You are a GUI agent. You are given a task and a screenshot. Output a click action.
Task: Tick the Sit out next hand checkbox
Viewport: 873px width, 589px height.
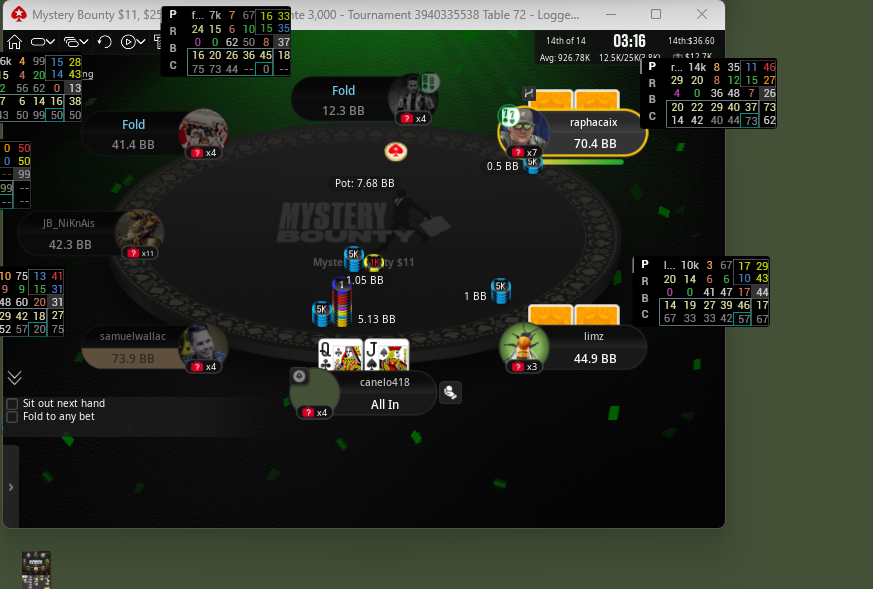coord(12,403)
